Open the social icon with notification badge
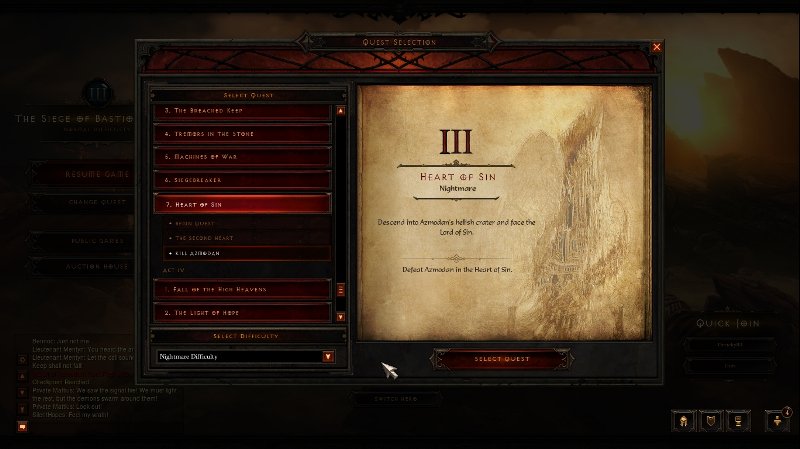The height and width of the screenshot is (449, 800). coord(777,421)
